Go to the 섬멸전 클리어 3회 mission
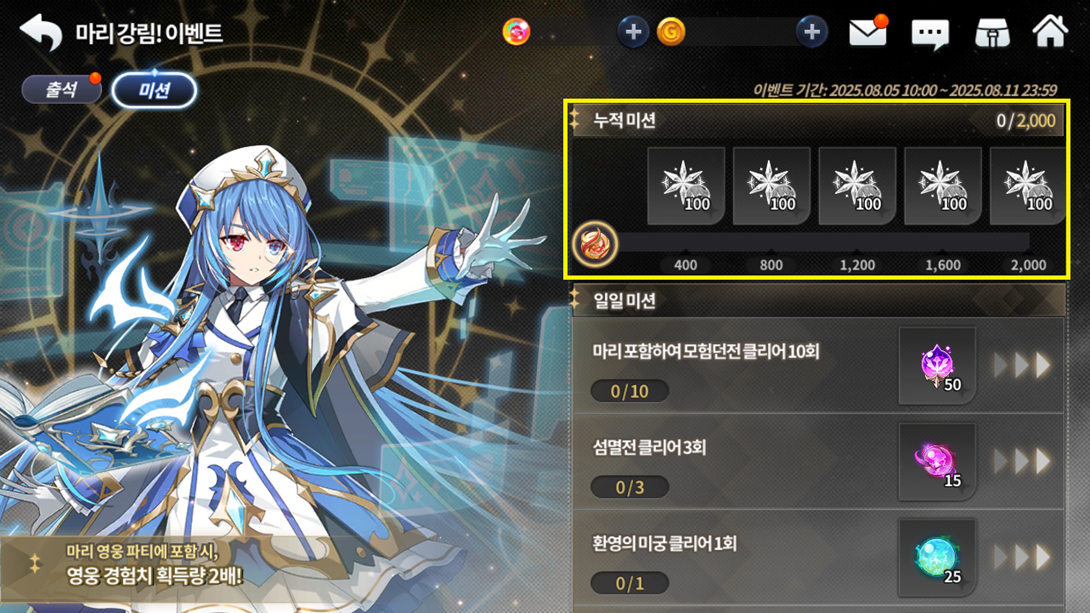 1023,462
